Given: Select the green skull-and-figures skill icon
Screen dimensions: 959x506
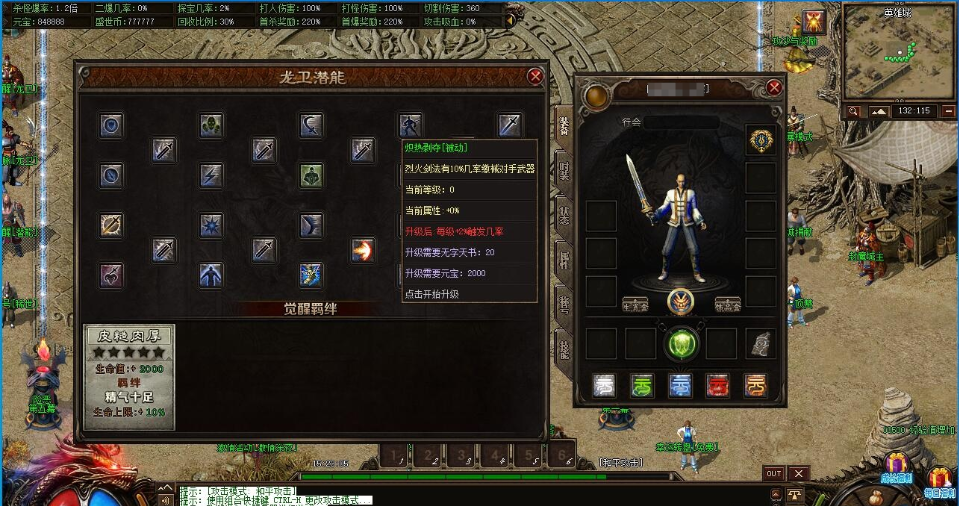Looking at the screenshot, I should click(210, 125).
